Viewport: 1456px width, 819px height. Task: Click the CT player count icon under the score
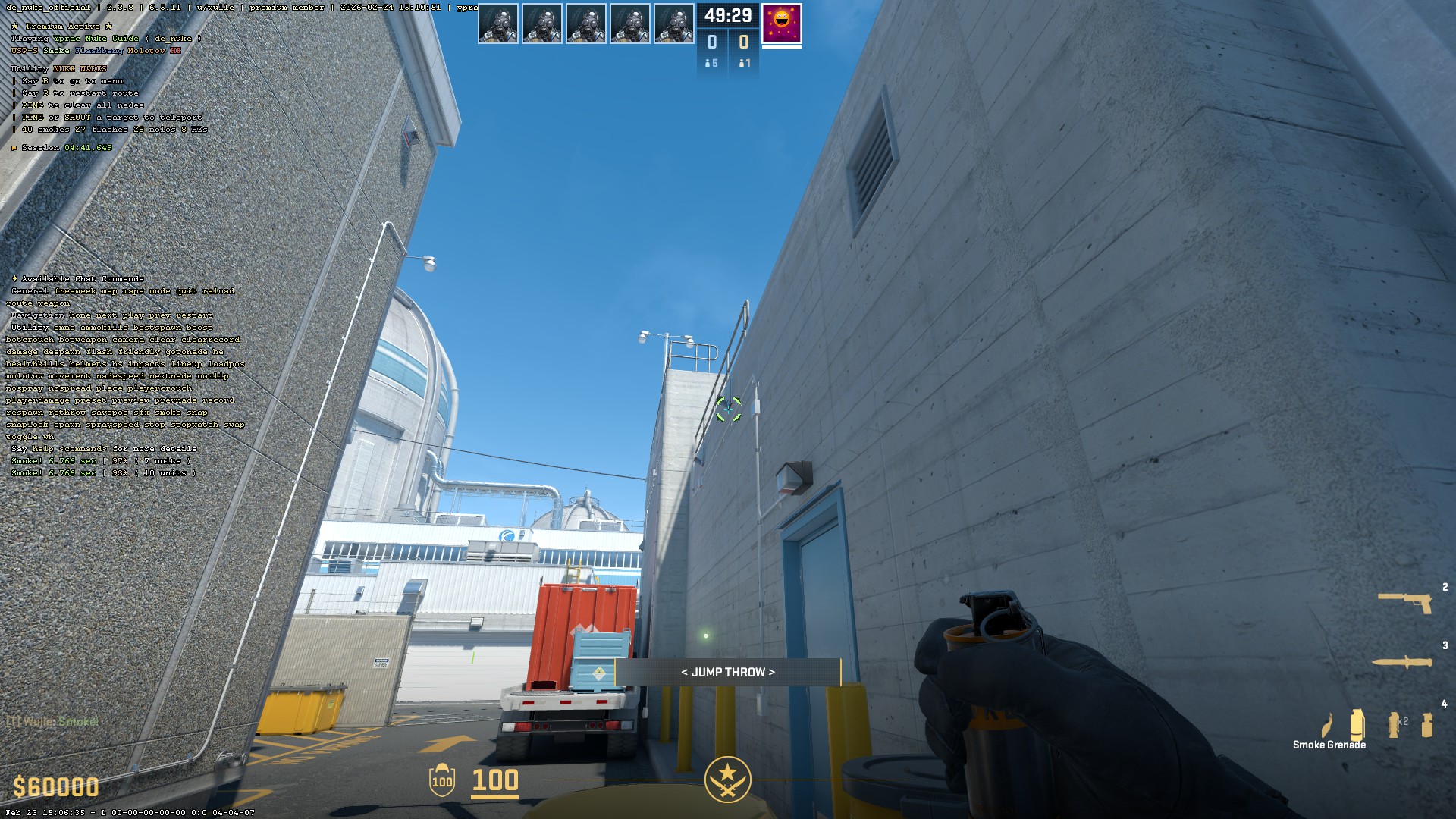point(708,63)
